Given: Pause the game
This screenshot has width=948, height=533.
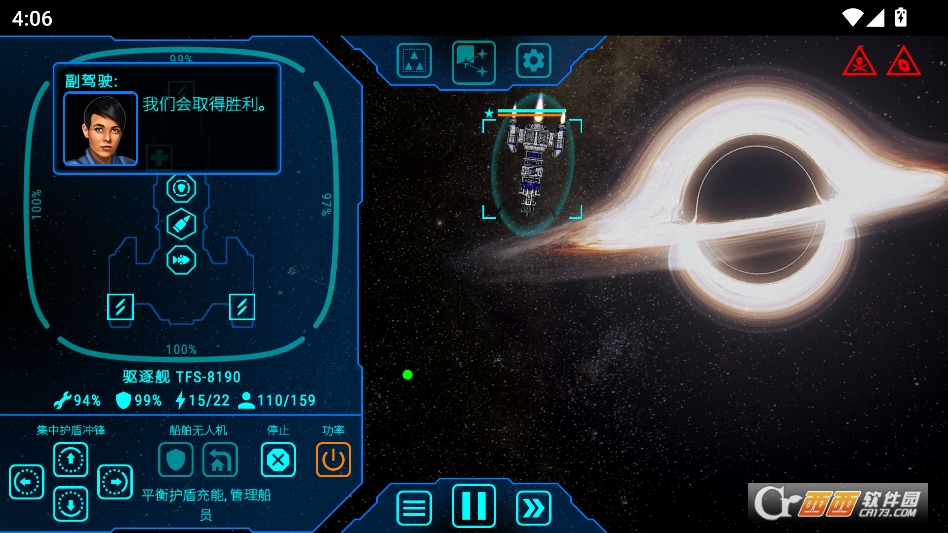Looking at the screenshot, I should coord(474,506).
